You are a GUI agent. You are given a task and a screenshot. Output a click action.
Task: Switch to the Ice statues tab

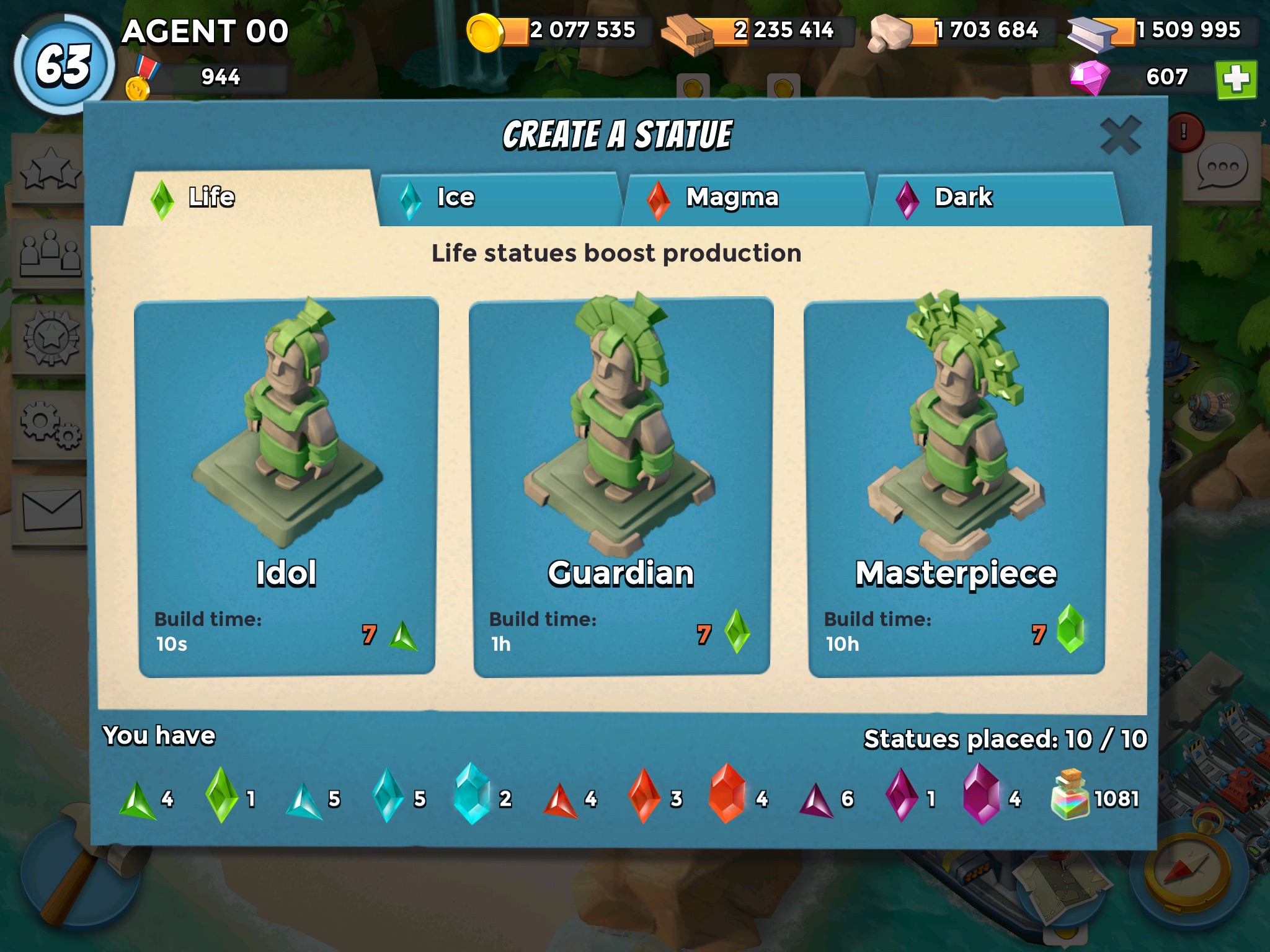(x=498, y=198)
